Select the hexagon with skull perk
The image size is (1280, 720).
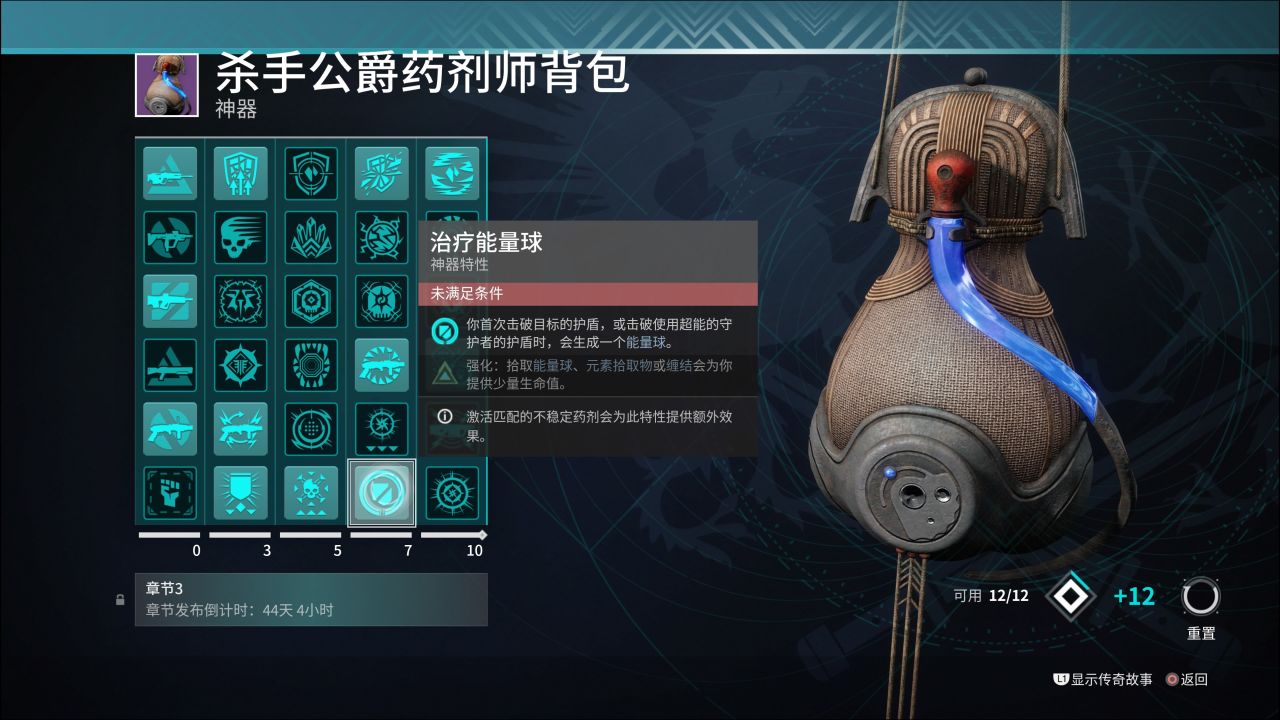coord(311,301)
